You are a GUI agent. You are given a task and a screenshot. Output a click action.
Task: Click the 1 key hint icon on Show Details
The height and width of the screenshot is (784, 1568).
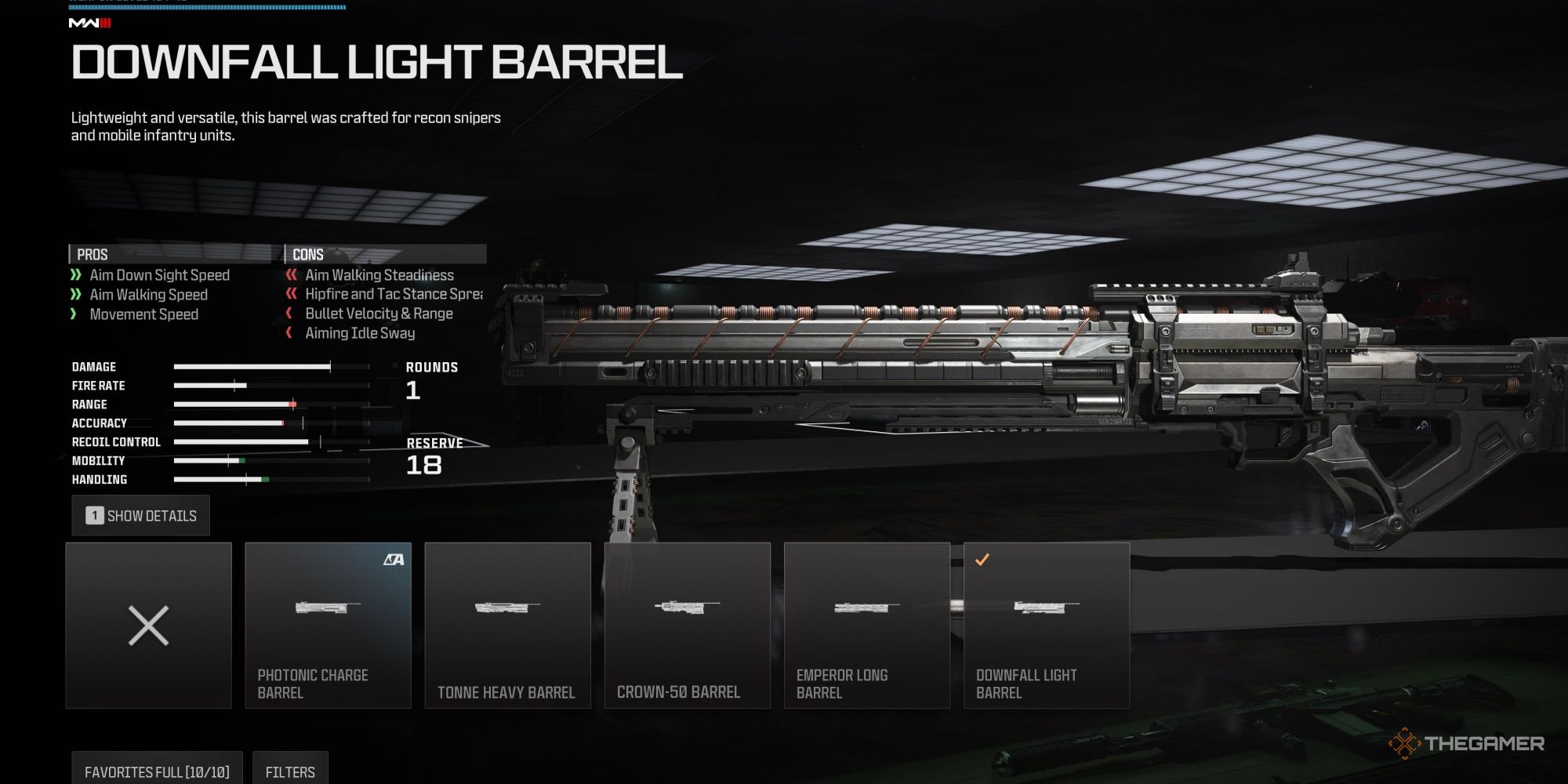tap(93, 515)
